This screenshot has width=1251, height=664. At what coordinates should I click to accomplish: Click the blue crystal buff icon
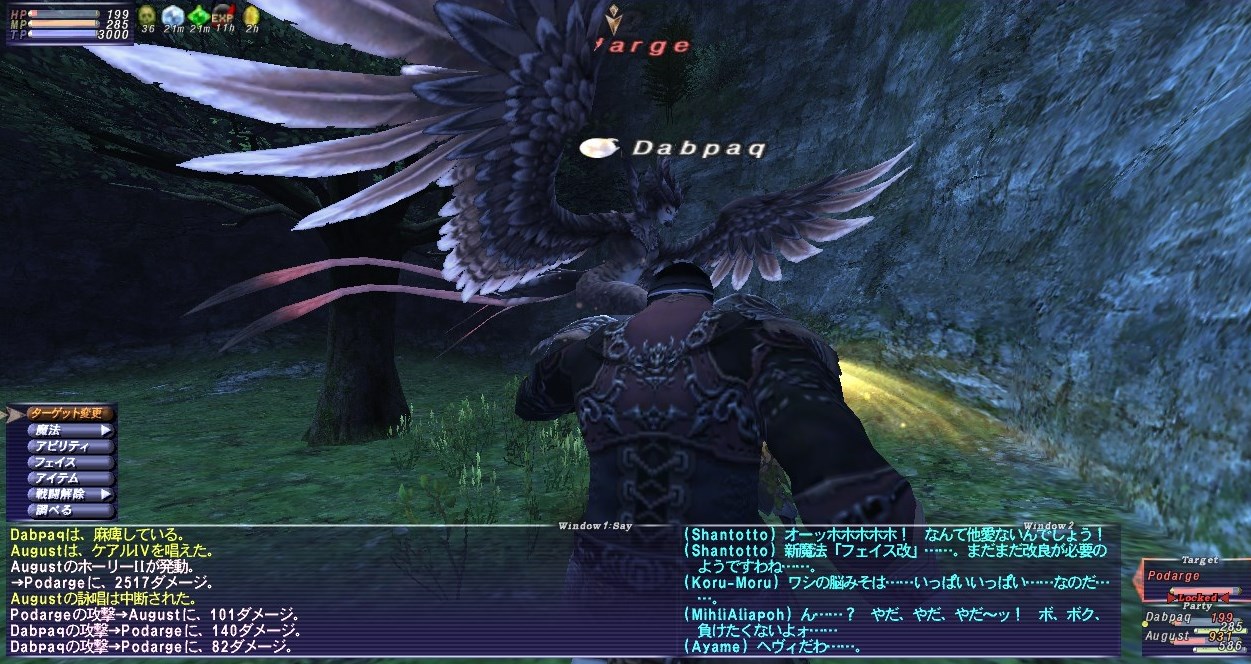[173, 15]
